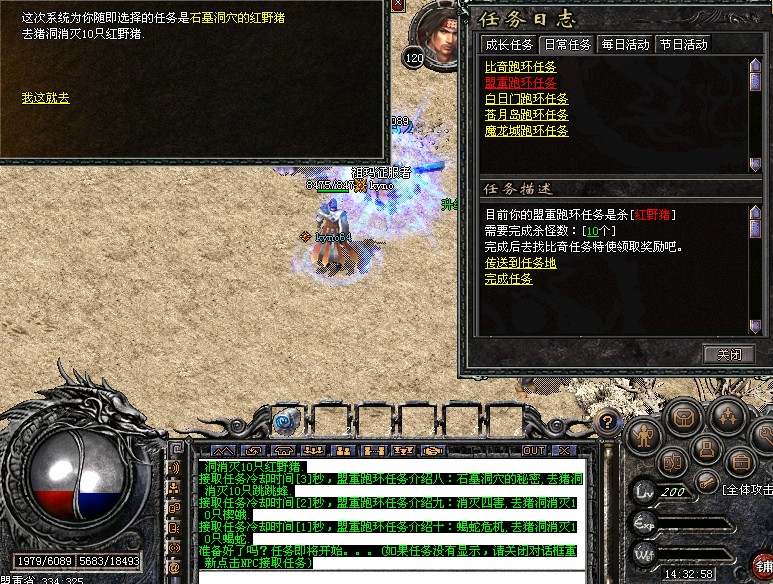Screen dimensions: 773x584
Task: View the 魔龙城跑环任务 quest entry
Action: (x=526, y=131)
